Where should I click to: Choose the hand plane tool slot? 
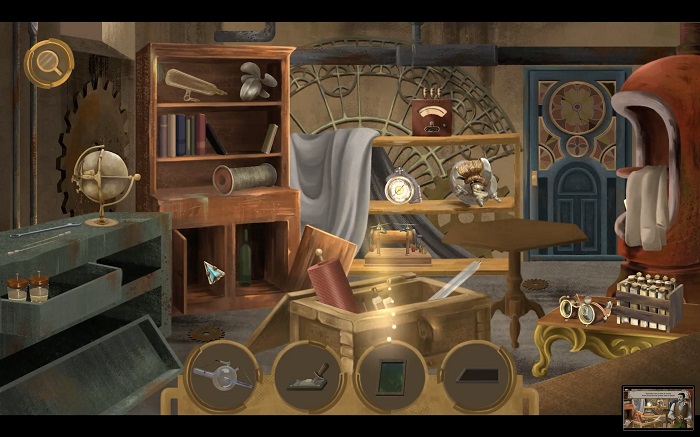pyautogui.click(x=309, y=376)
